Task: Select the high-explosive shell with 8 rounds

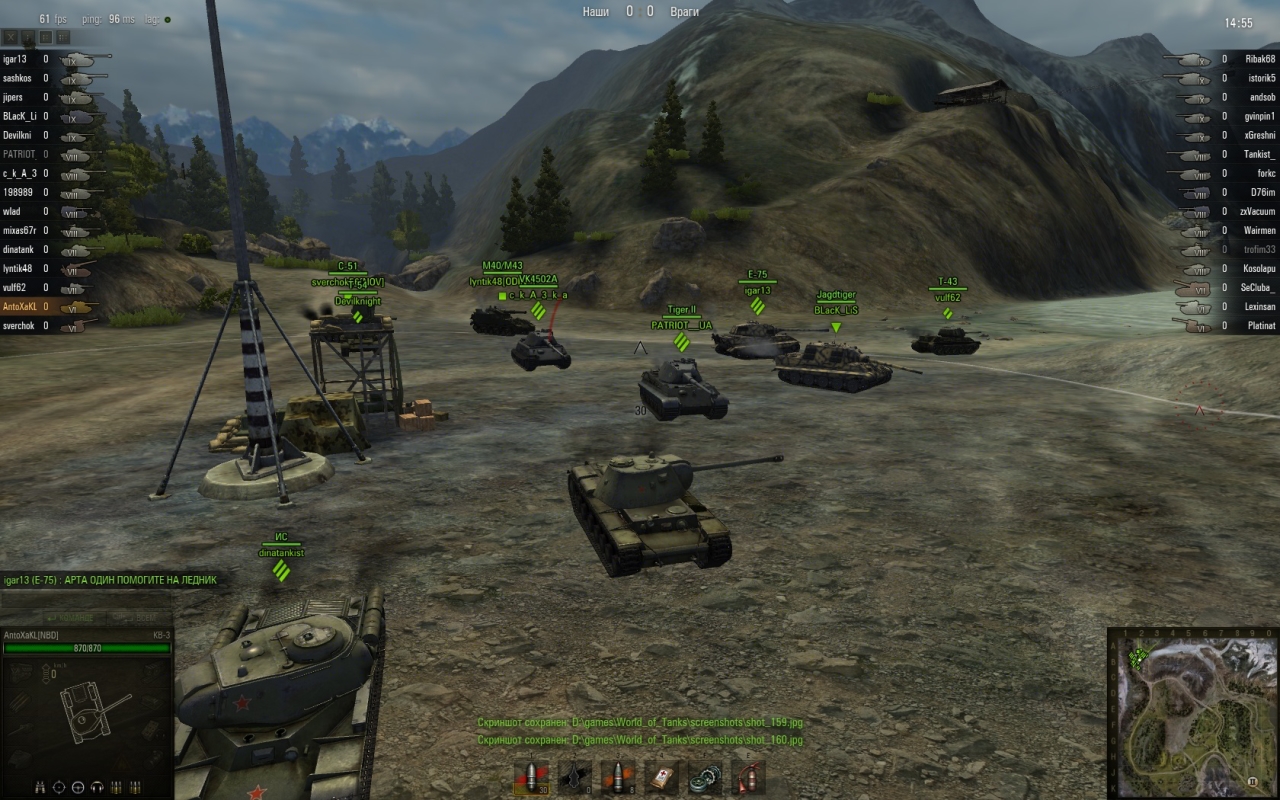Action: point(618,776)
